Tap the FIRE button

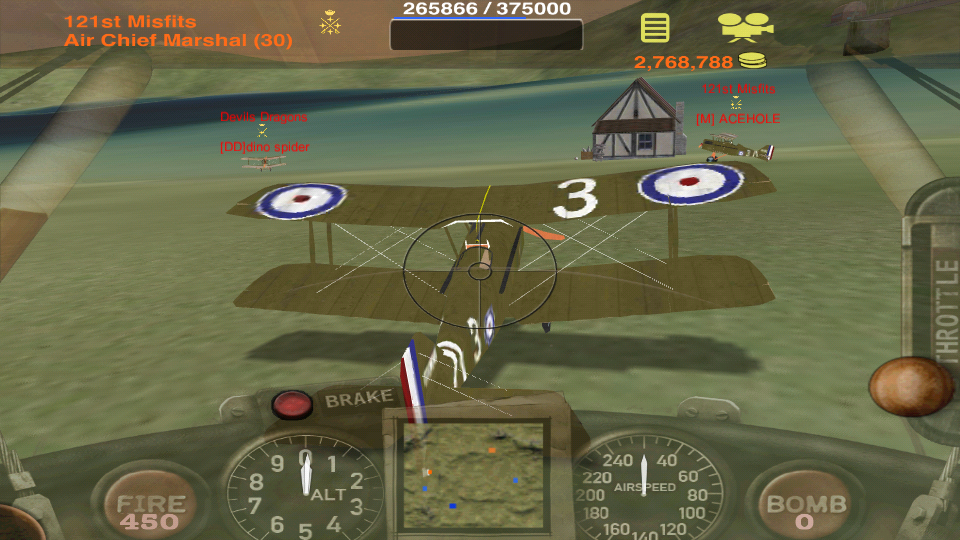coord(150,510)
